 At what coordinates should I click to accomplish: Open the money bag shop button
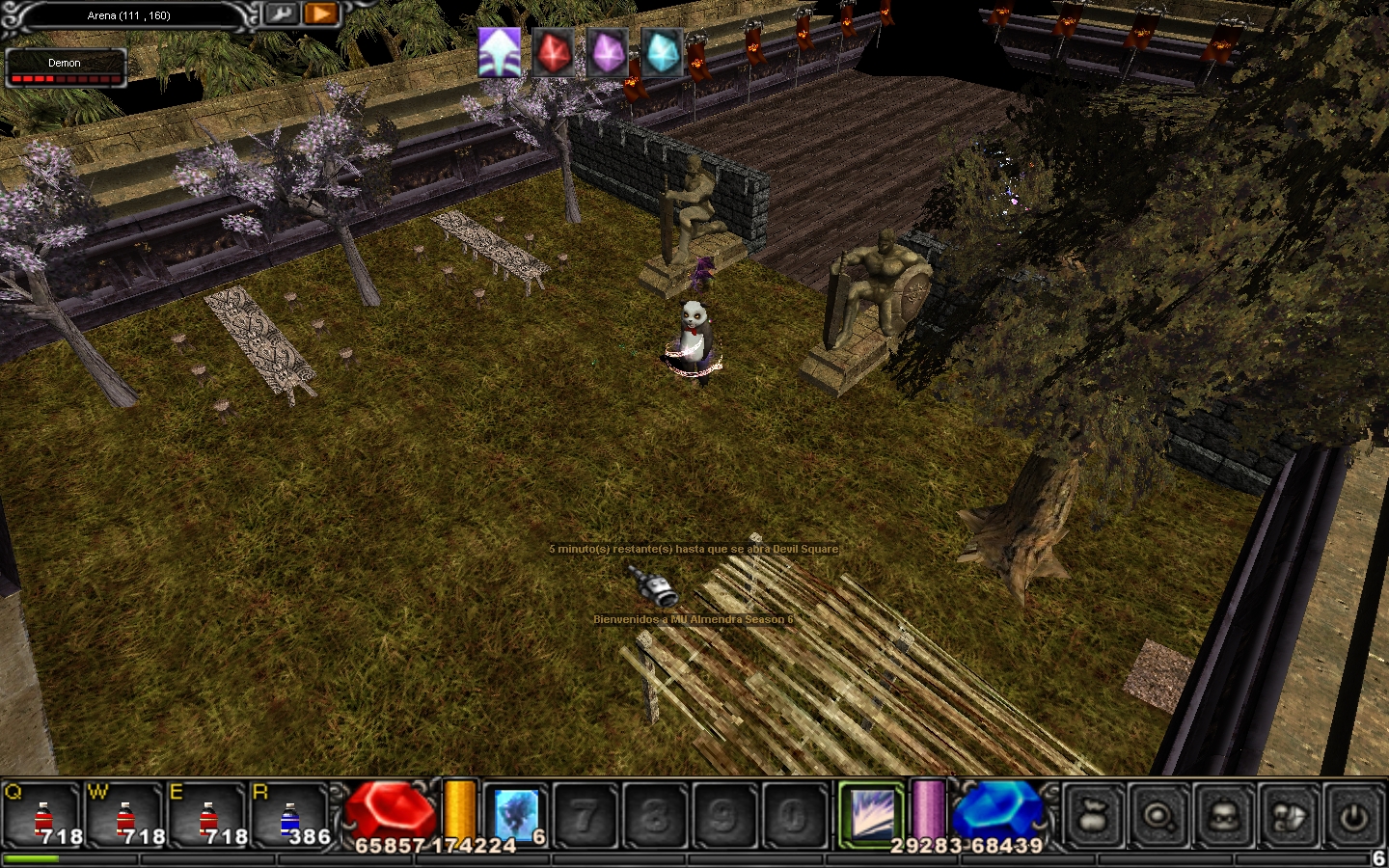(1095, 816)
